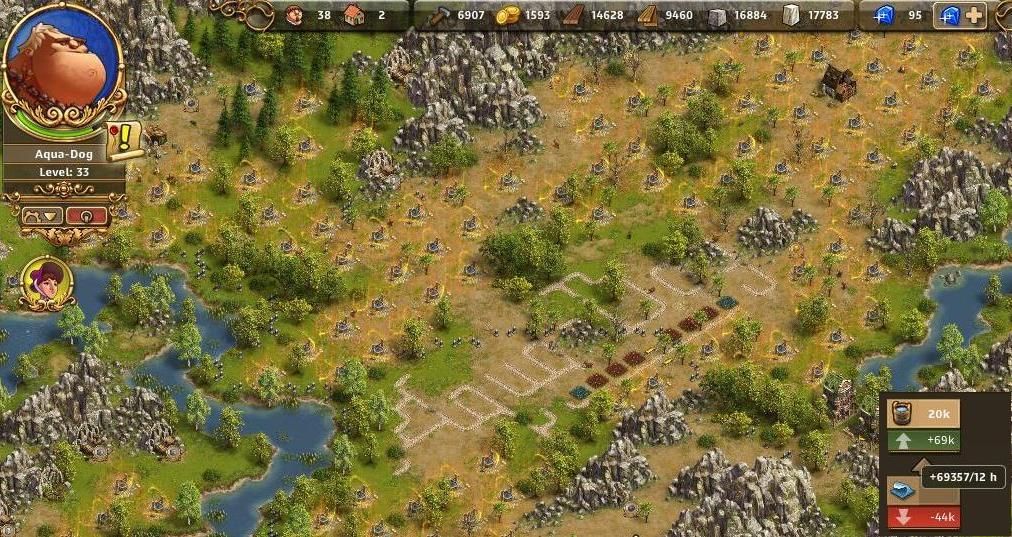Open the quest scroll with exclamation mark
1012x537 pixels.
tap(125, 139)
